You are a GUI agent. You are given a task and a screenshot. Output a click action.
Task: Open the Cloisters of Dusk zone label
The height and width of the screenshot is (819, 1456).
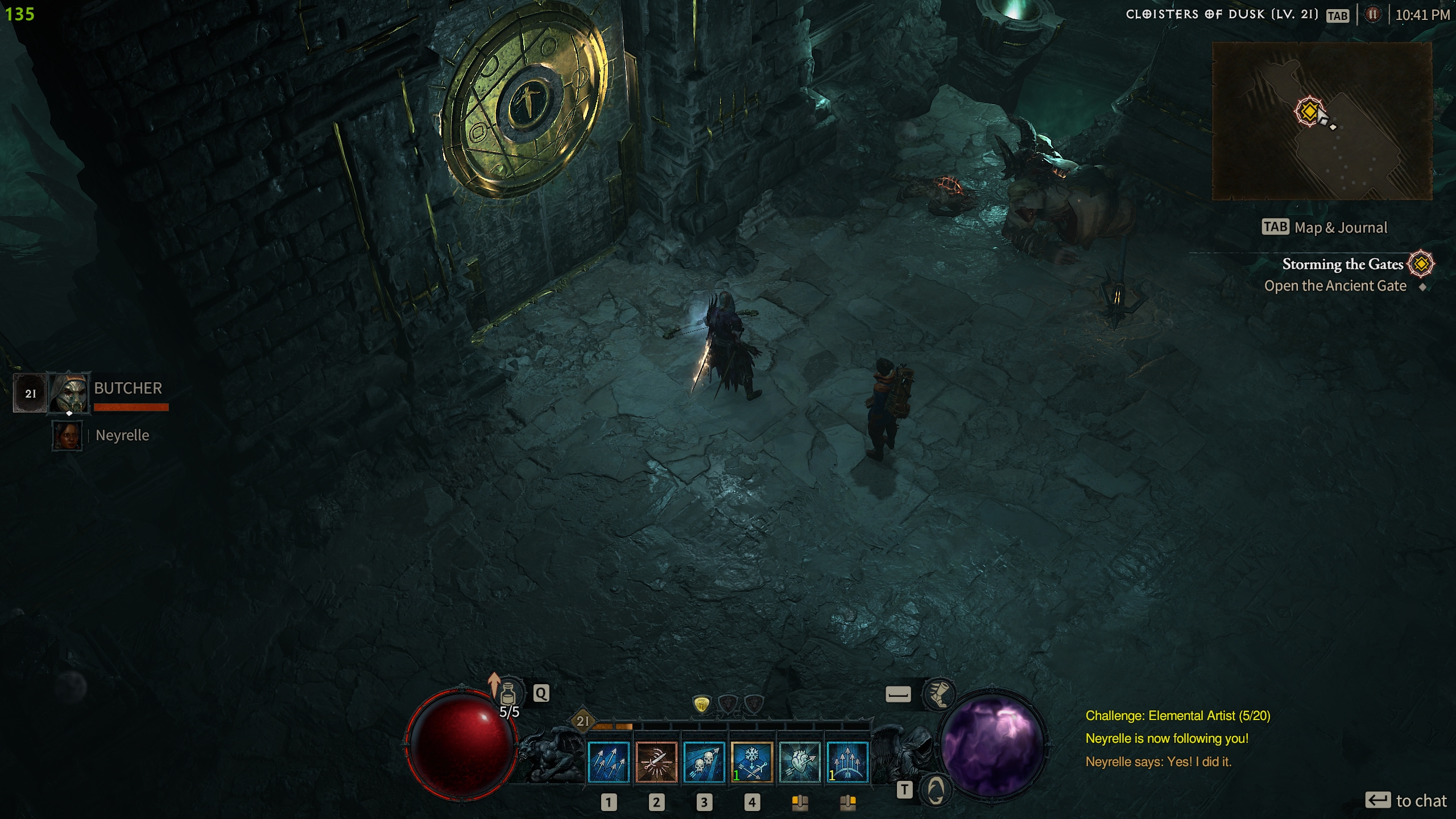(x=1222, y=15)
